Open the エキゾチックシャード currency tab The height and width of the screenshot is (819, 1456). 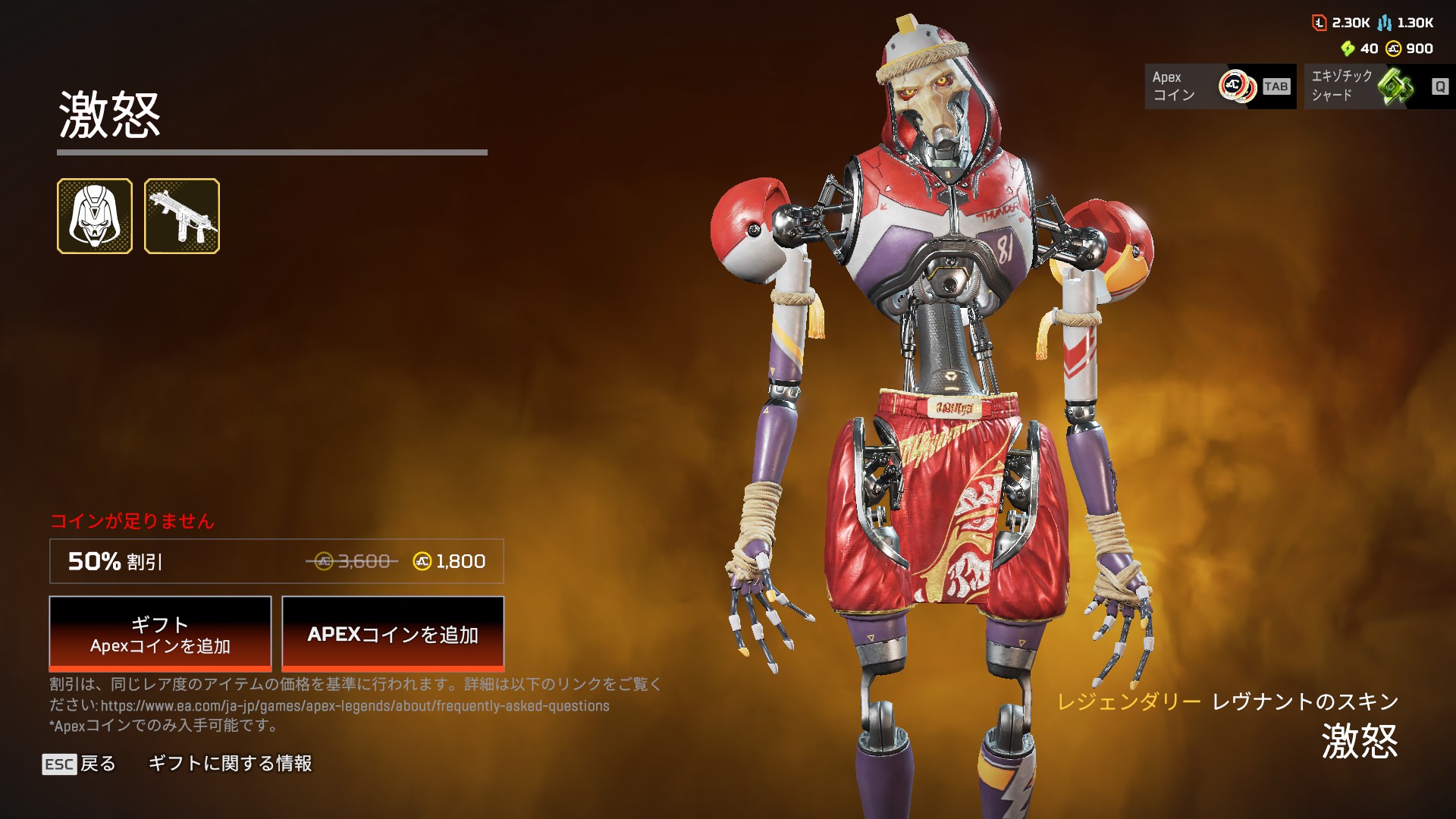pos(1379,86)
